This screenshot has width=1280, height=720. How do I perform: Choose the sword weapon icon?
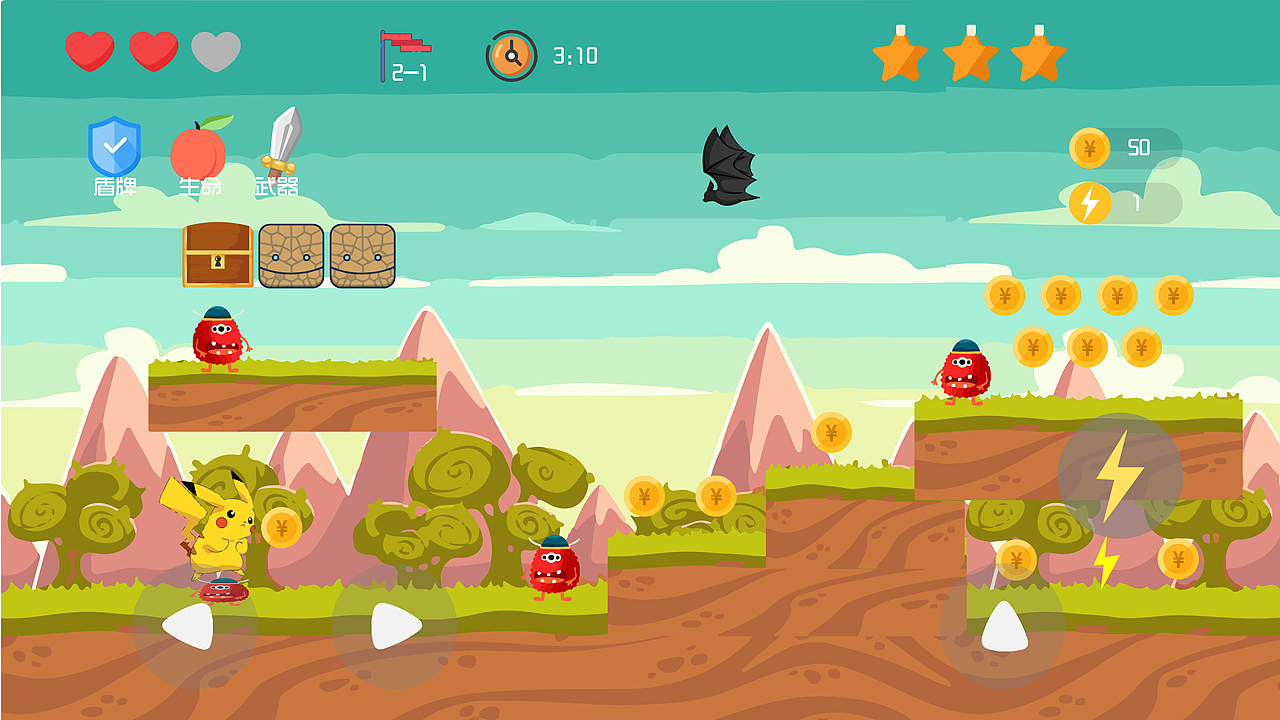(281, 142)
